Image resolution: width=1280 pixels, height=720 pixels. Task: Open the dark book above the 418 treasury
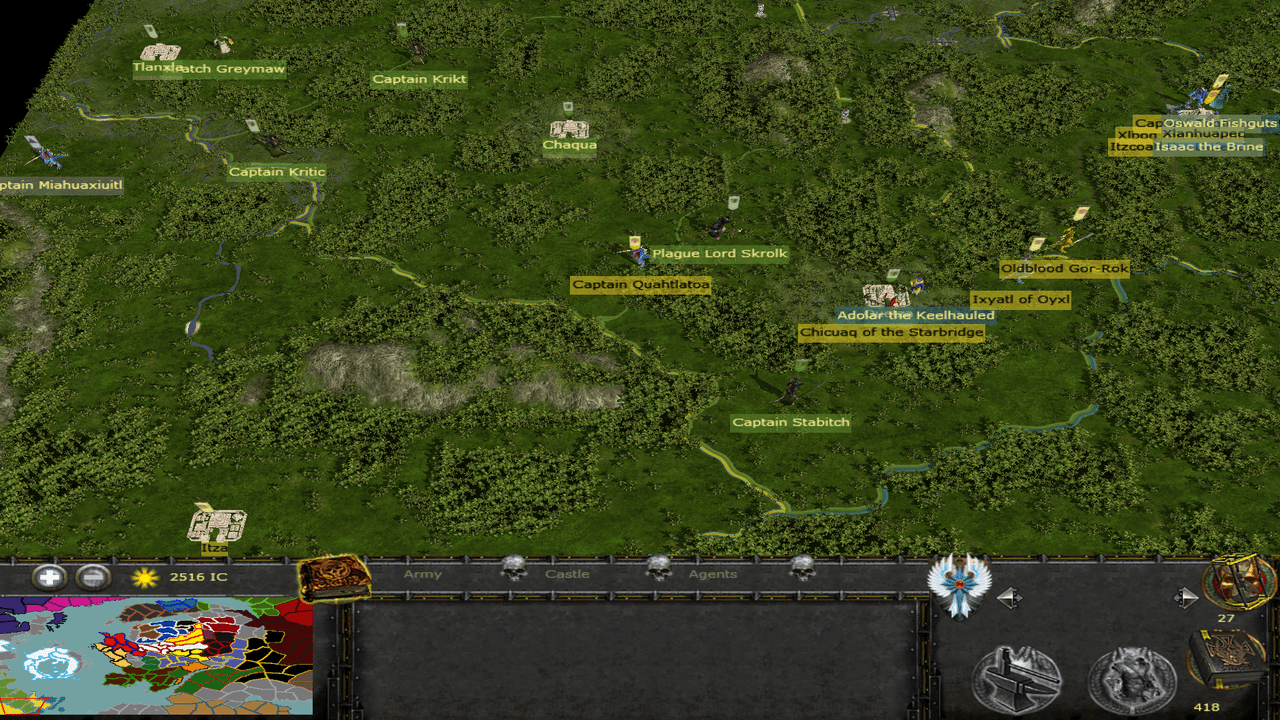pos(1226,658)
